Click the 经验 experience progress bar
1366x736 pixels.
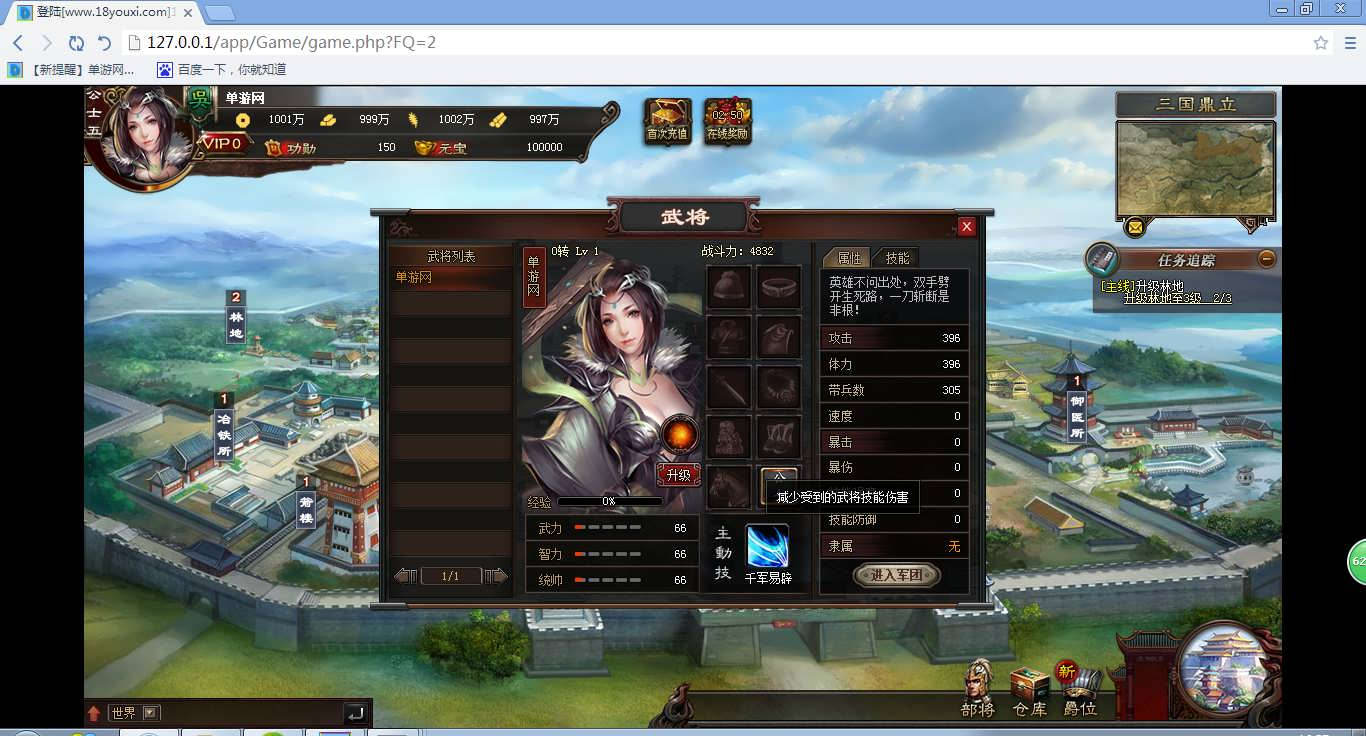point(612,500)
